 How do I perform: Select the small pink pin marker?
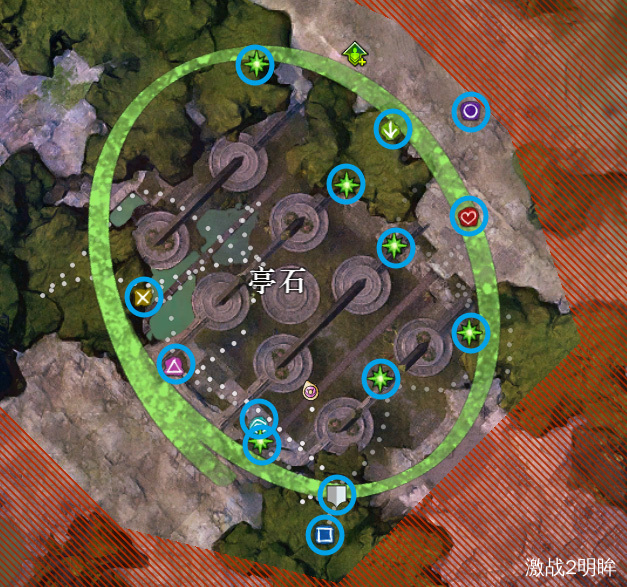pyautogui.click(x=310, y=390)
